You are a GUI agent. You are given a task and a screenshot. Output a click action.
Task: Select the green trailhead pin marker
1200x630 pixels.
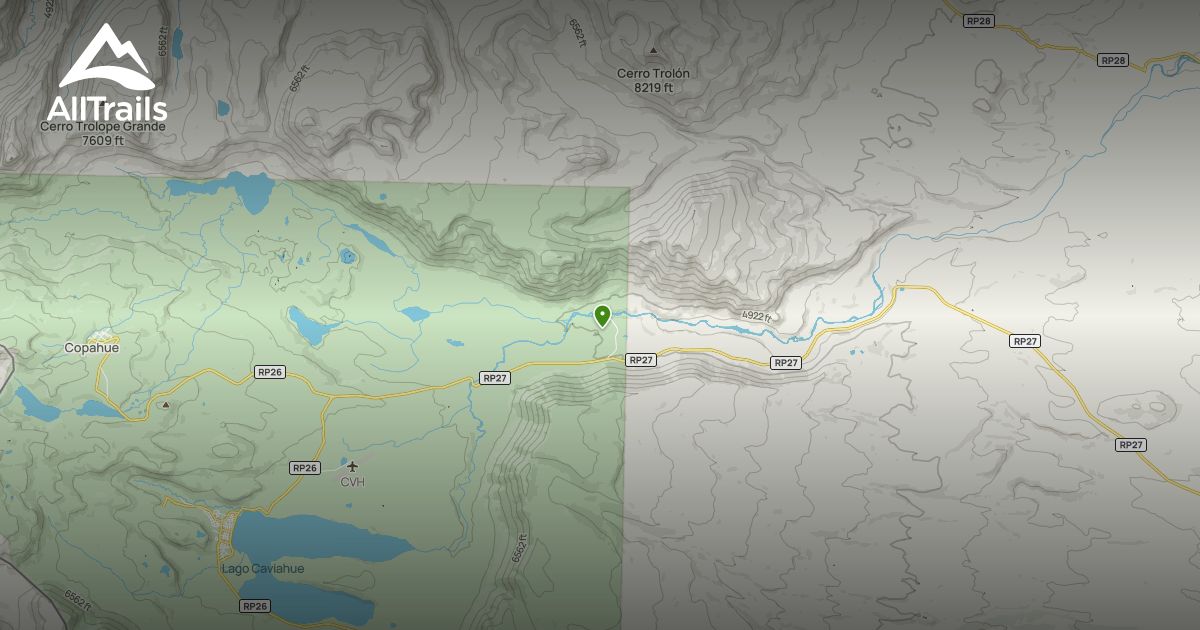(x=602, y=316)
